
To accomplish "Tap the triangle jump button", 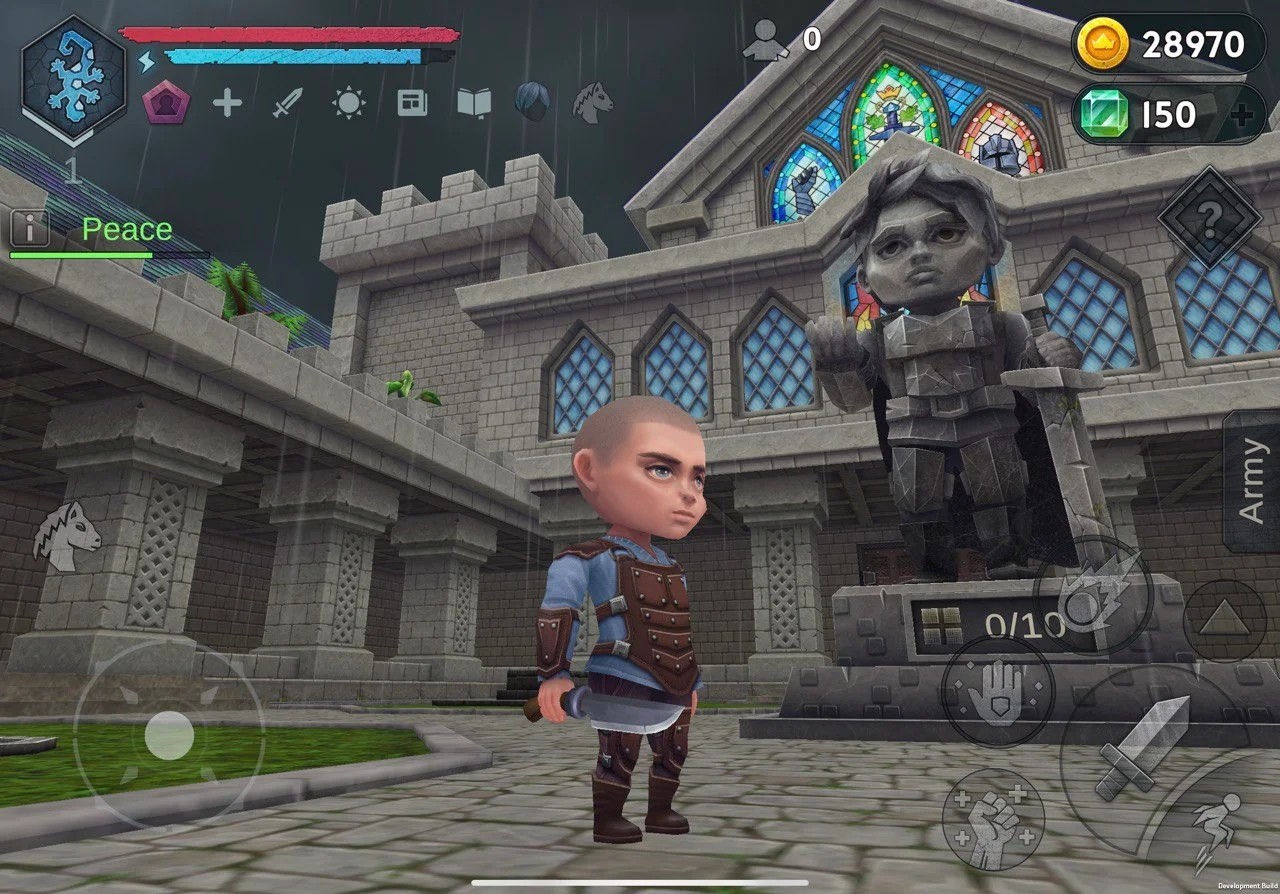I will (x=1224, y=620).
